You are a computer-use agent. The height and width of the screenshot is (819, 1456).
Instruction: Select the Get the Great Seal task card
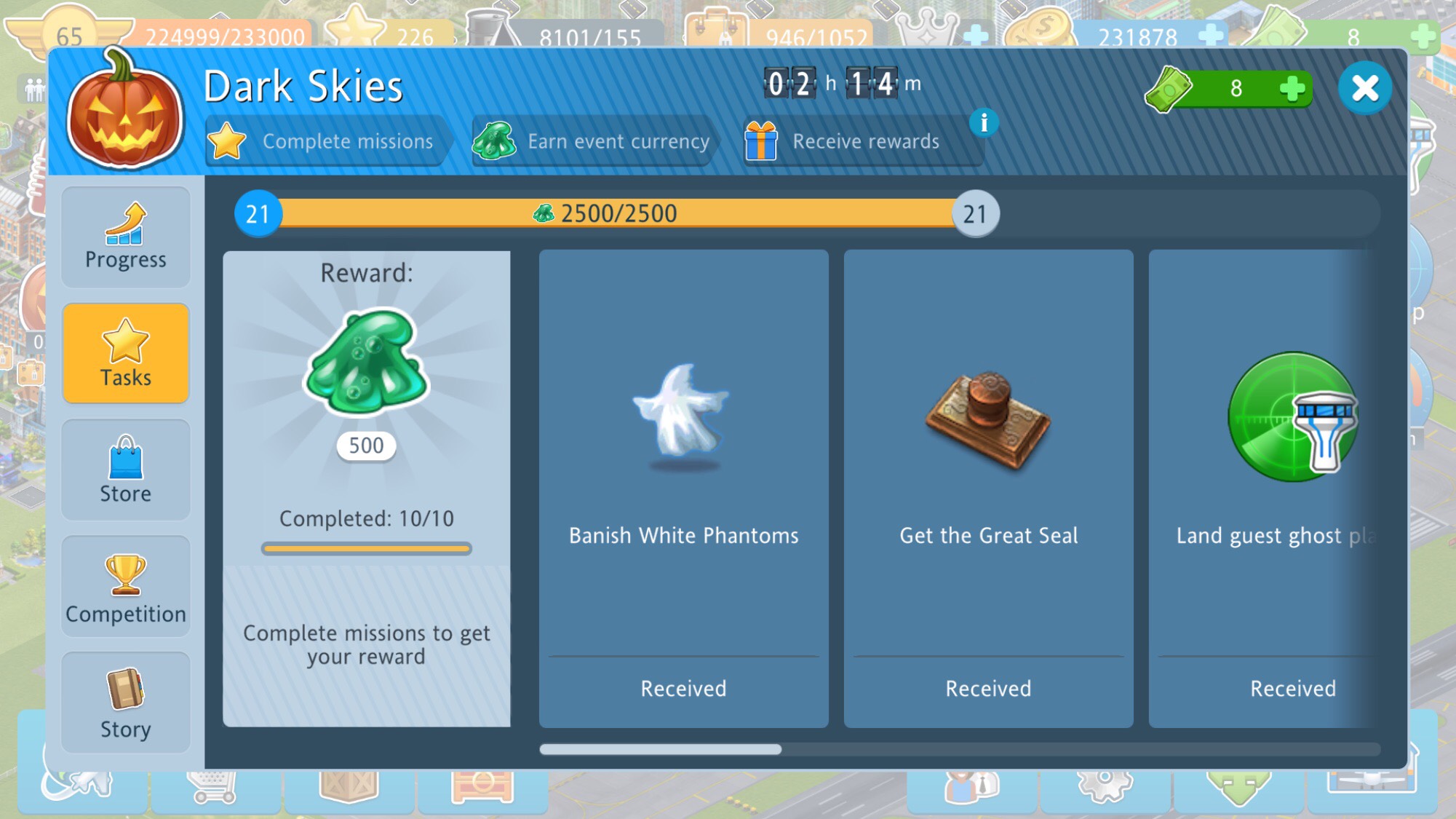point(988,488)
